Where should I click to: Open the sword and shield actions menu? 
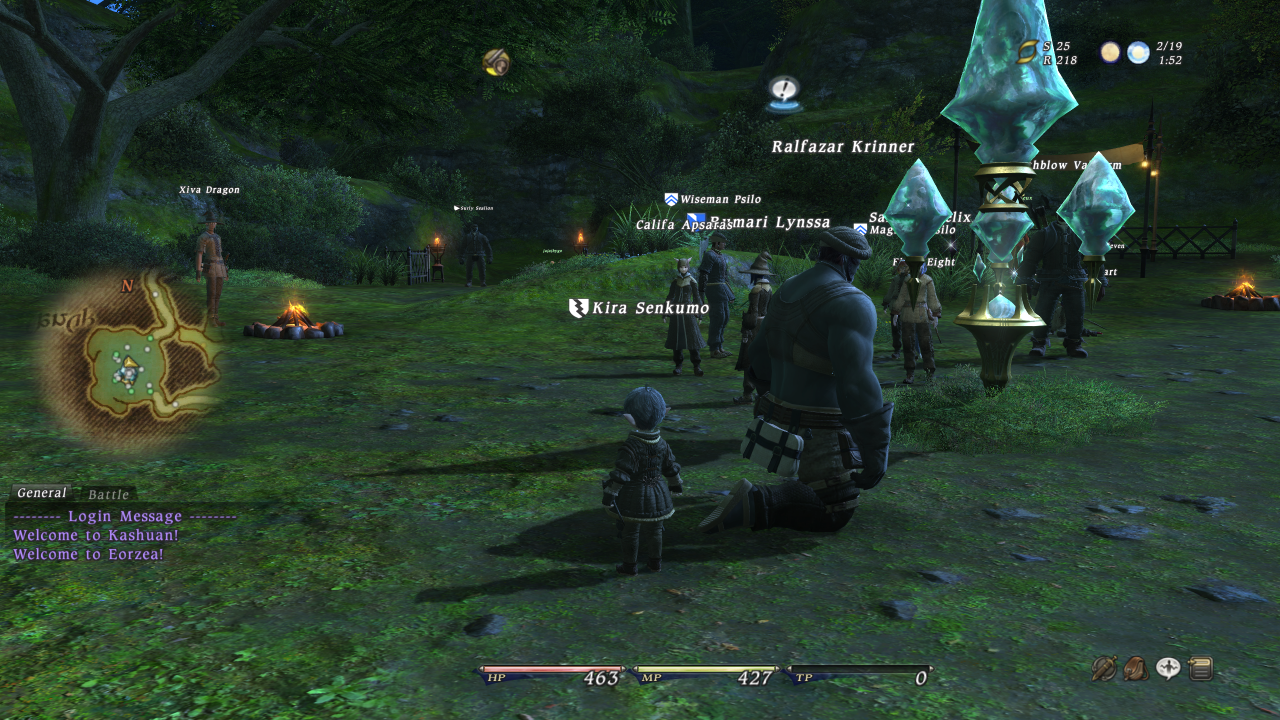point(1104,668)
